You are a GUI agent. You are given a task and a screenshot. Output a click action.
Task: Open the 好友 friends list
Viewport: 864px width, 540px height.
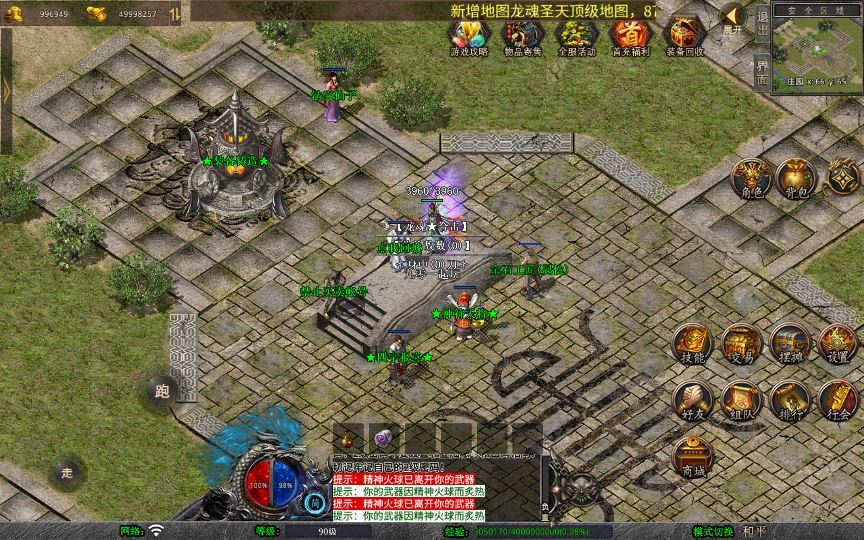coord(692,399)
